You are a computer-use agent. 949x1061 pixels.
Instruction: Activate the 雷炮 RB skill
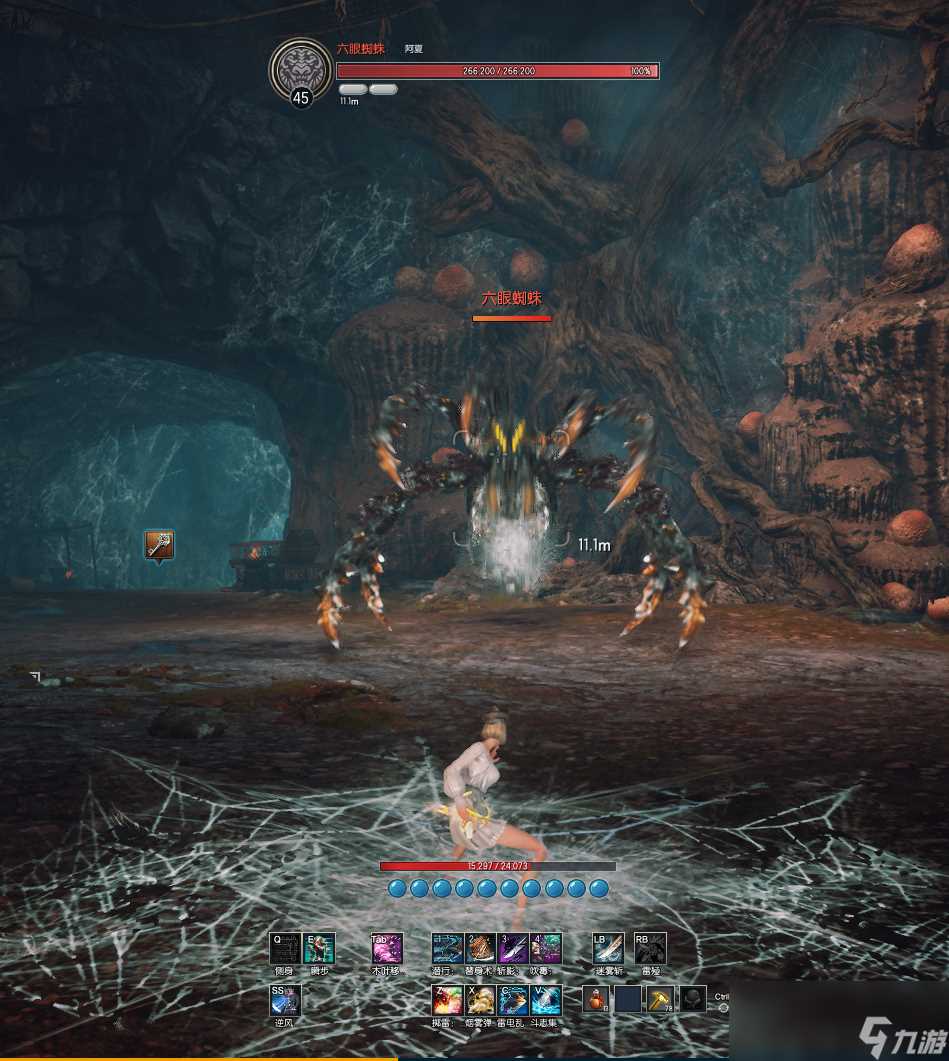tap(650, 948)
